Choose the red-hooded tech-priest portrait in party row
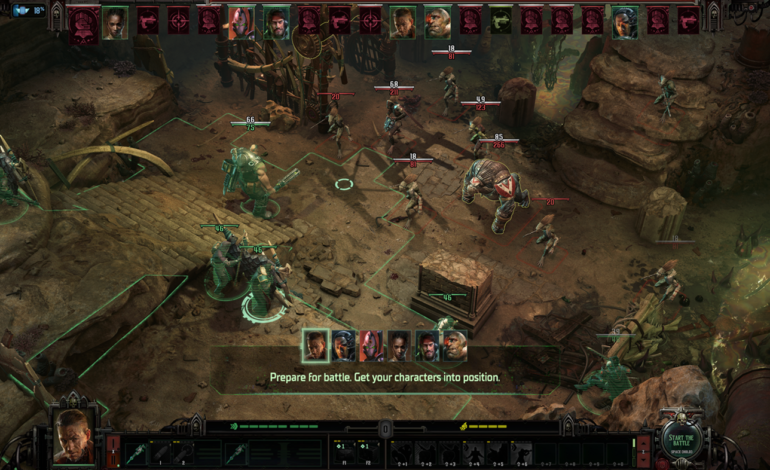This screenshot has width=770, height=470. pyautogui.click(x=371, y=345)
